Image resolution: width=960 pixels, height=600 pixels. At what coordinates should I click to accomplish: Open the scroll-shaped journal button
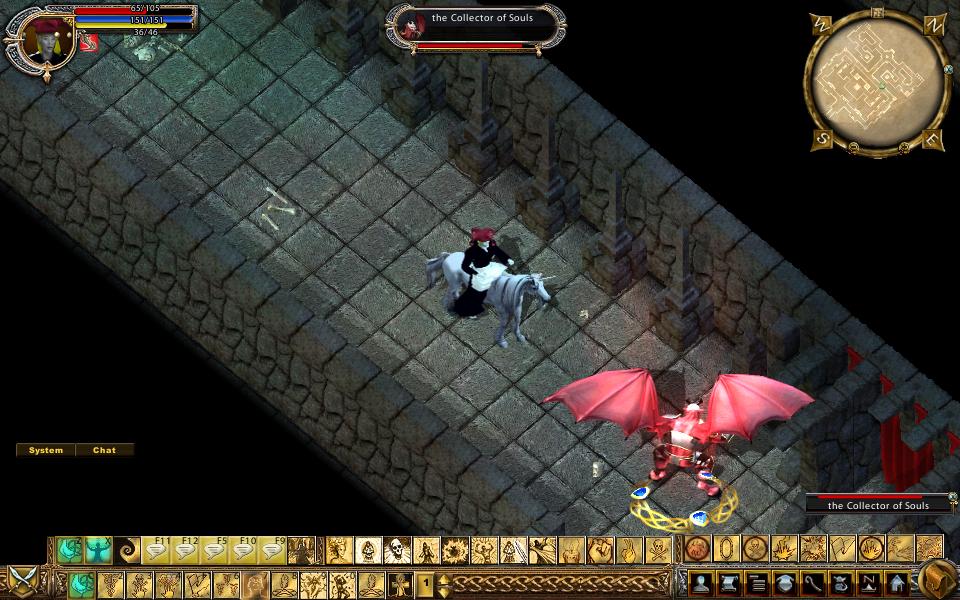point(727,583)
